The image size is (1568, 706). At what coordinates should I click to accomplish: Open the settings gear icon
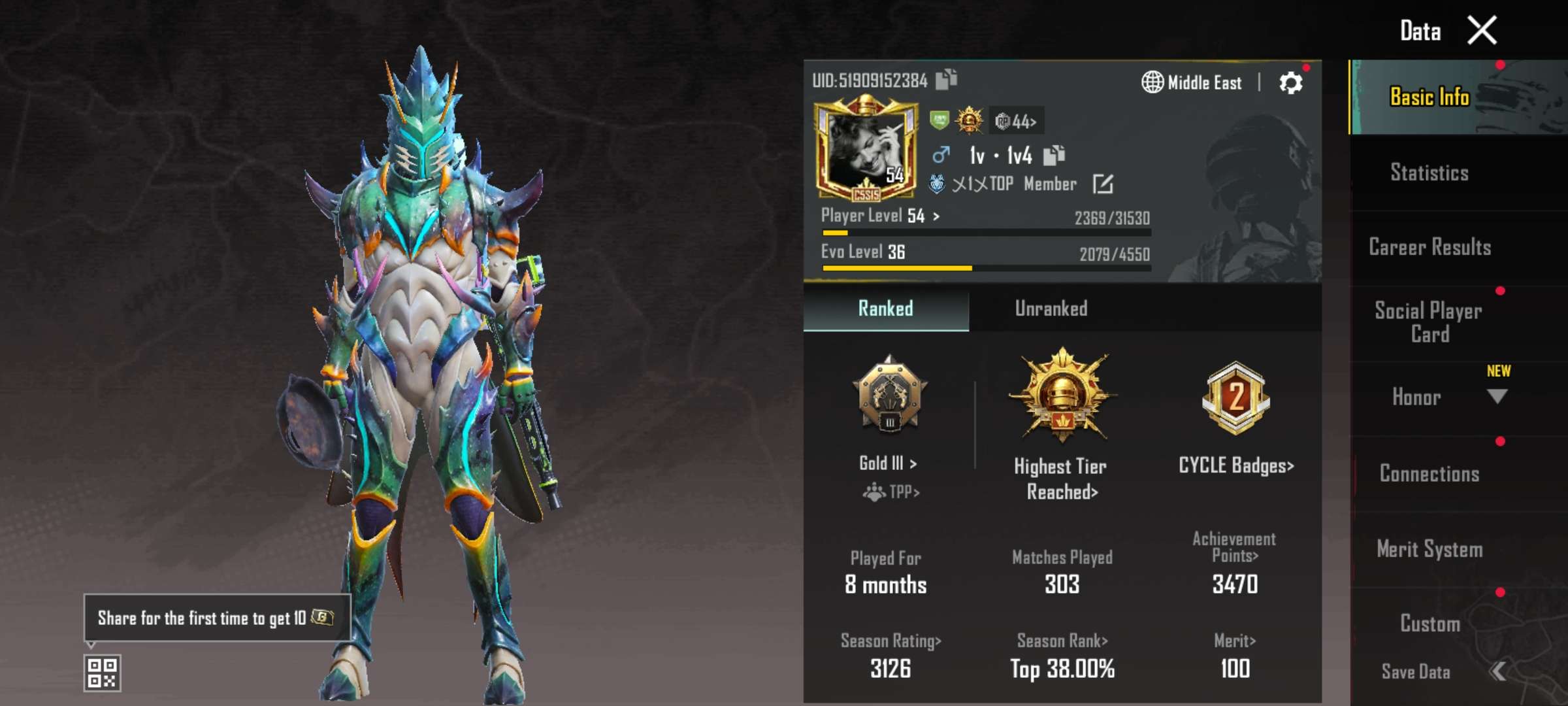pos(1292,82)
